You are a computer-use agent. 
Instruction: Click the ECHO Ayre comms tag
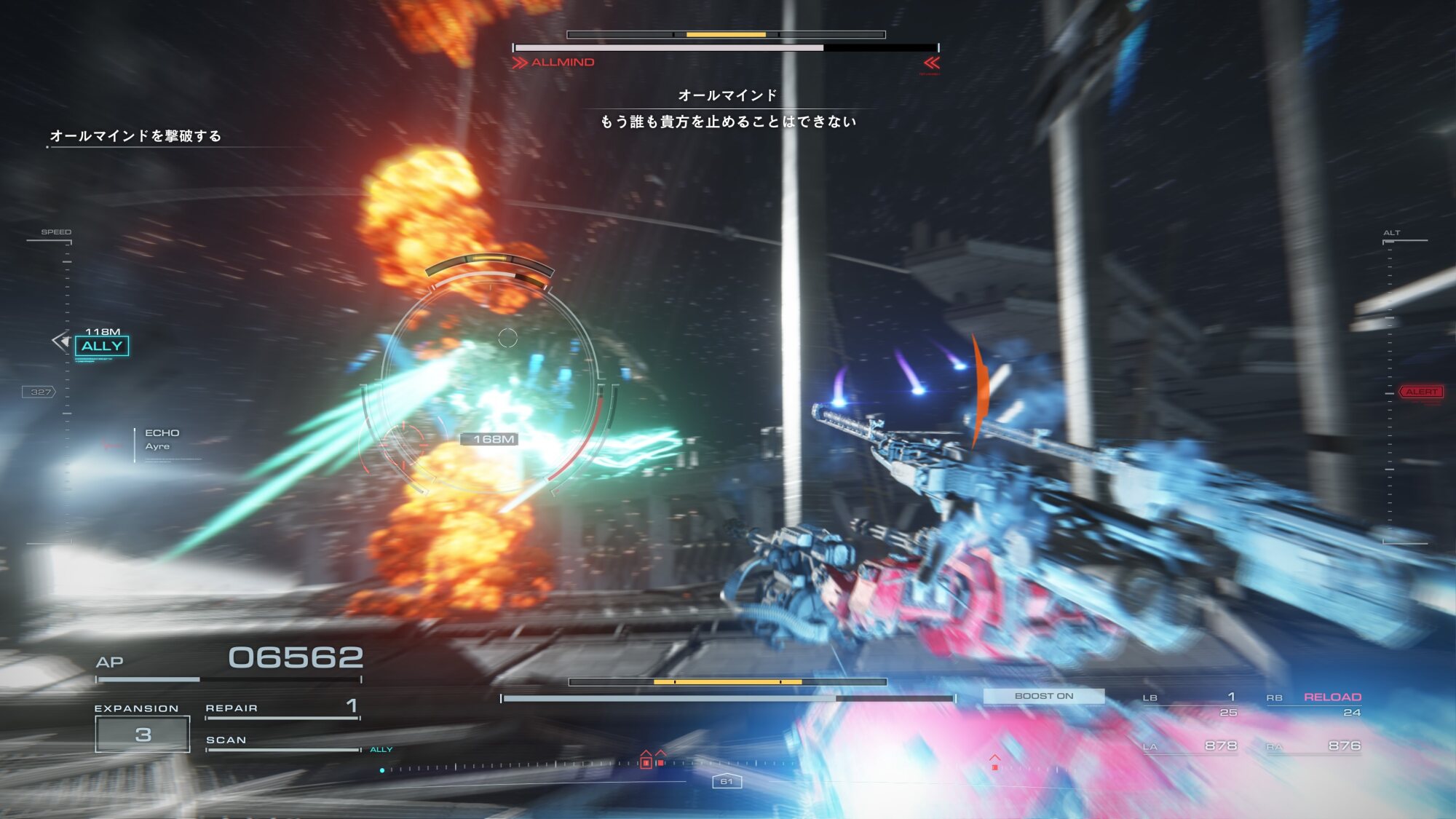(x=162, y=440)
